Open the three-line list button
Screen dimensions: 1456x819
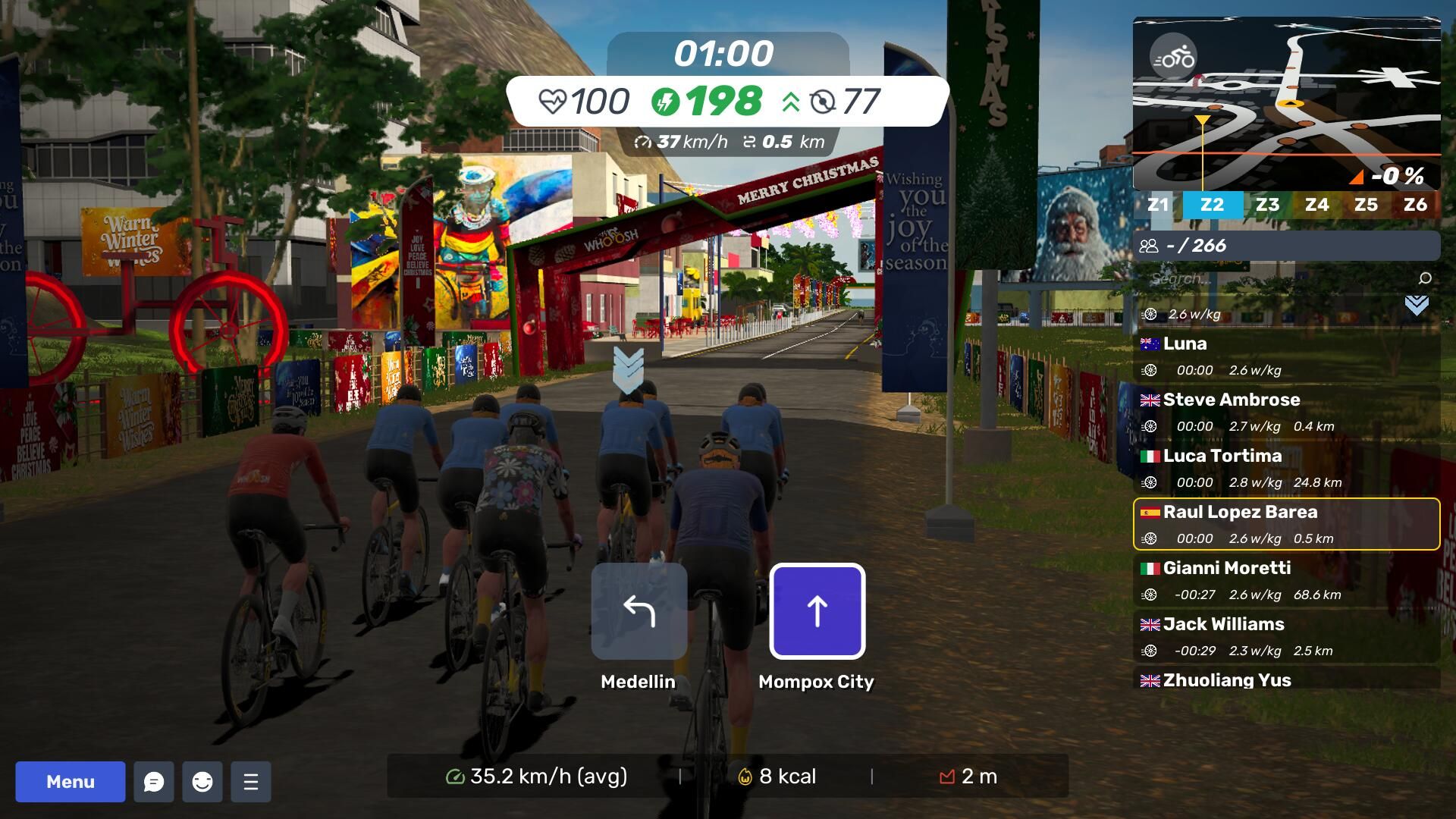pos(251,782)
